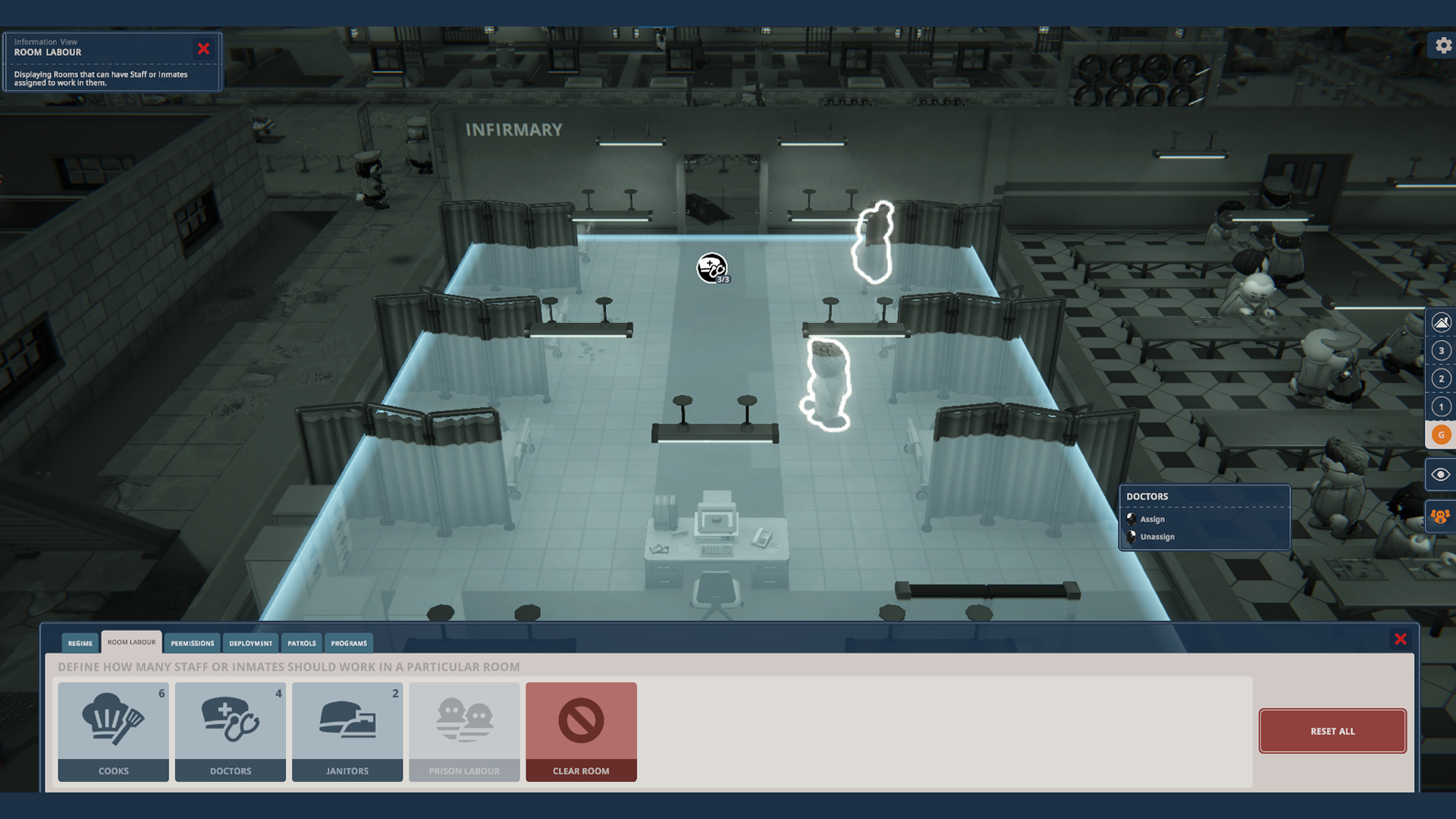Select the Cooks room labour icon
Screen dimensions: 1456x819
coord(113,730)
